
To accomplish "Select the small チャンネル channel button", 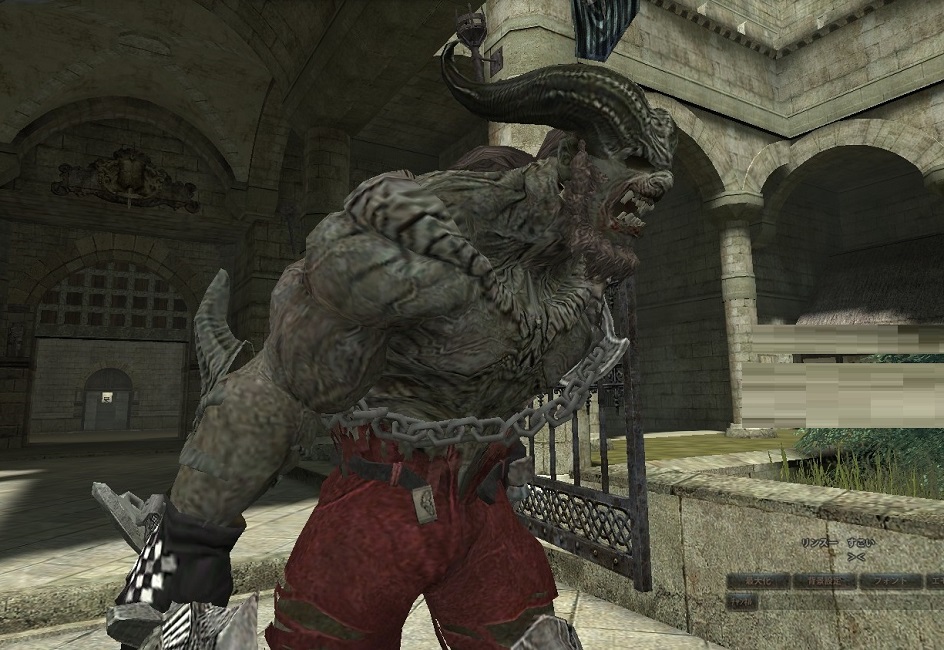I will tap(741, 602).
